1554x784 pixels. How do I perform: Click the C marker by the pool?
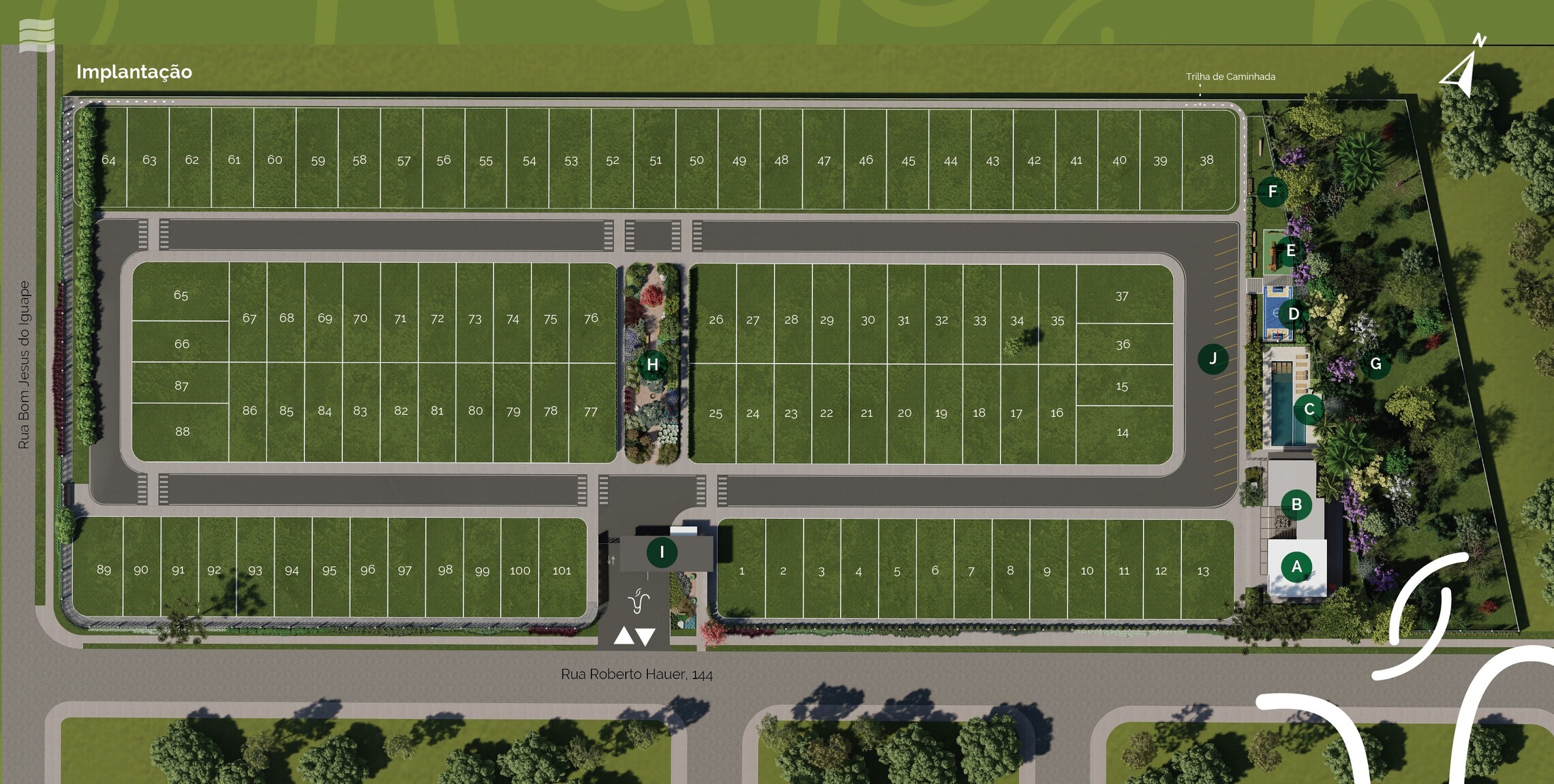[1309, 409]
